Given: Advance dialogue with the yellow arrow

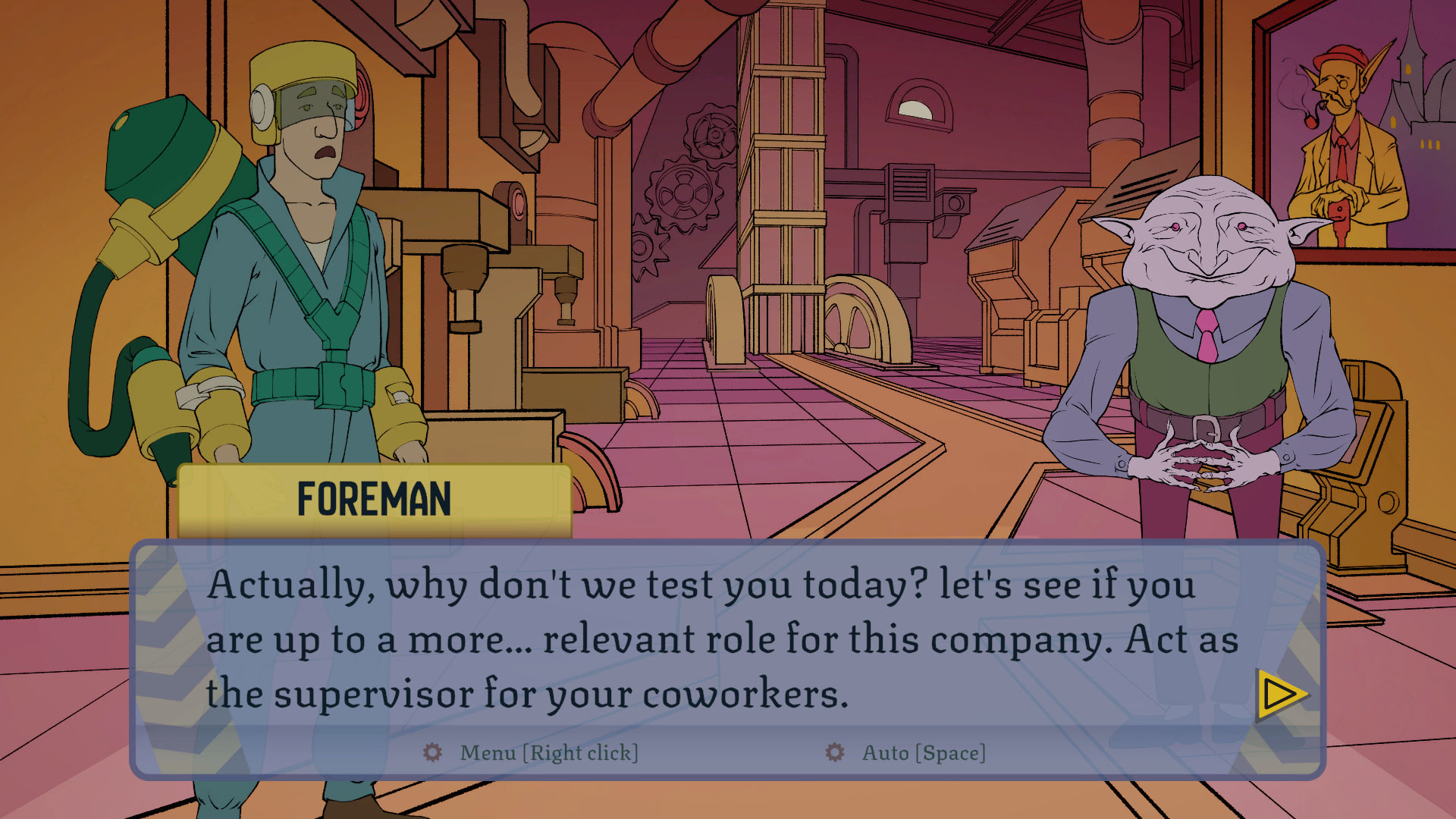Looking at the screenshot, I should [x=1281, y=694].
